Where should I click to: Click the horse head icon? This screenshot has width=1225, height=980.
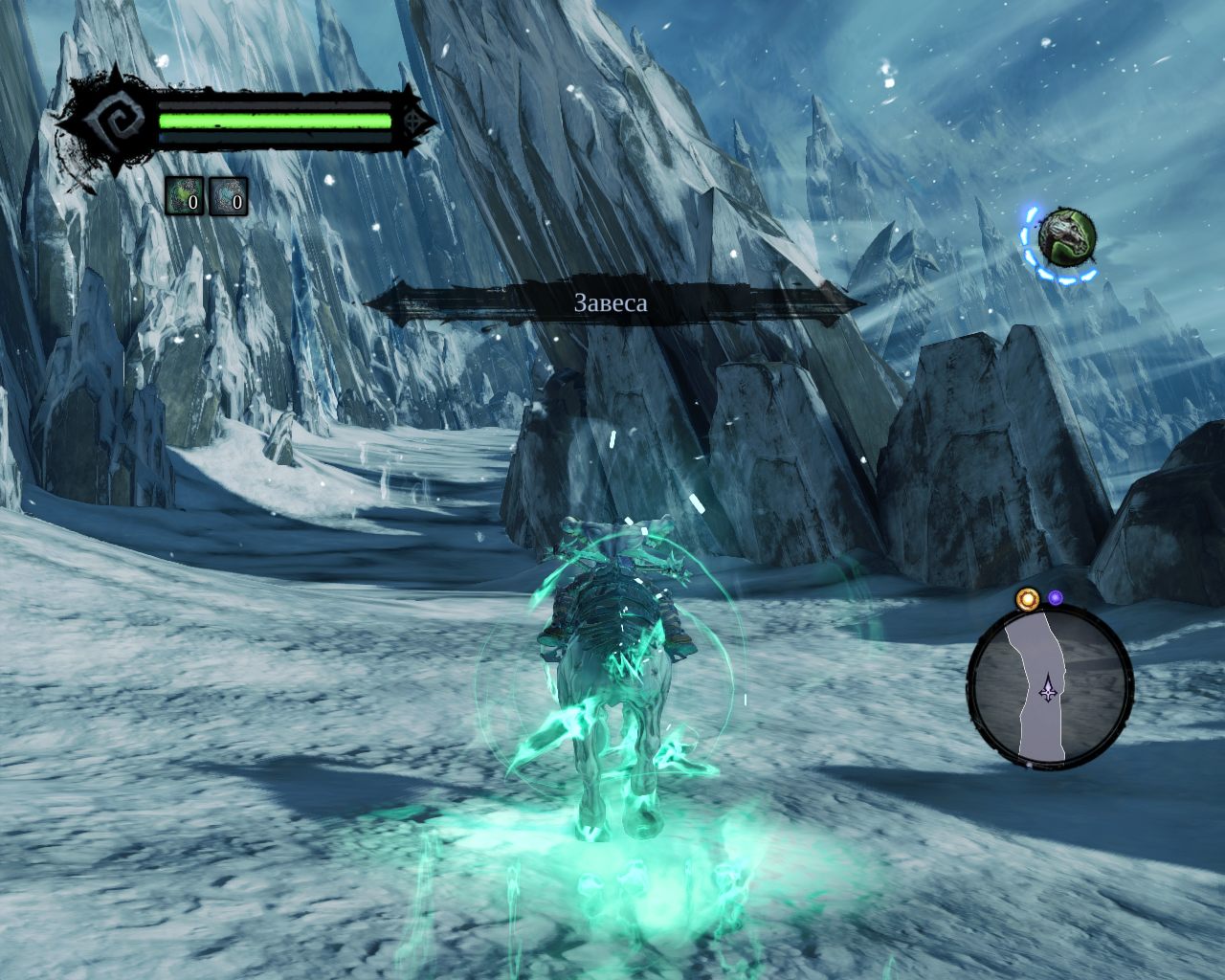click(1066, 236)
